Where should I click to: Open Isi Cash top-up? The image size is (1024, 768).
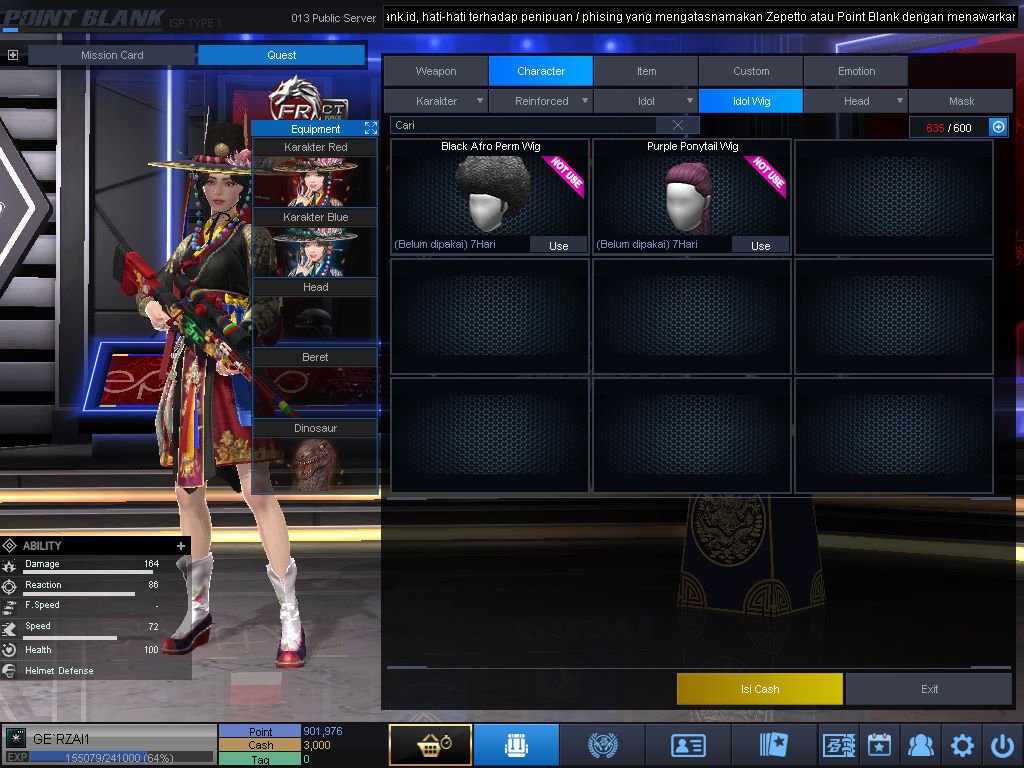click(x=759, y=689)
